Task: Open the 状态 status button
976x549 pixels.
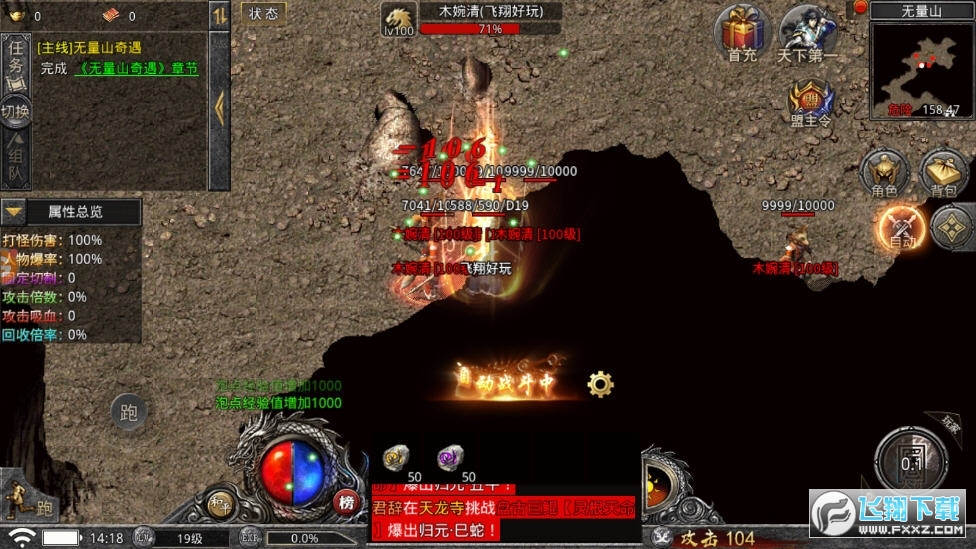Action: tap(264, 13)
